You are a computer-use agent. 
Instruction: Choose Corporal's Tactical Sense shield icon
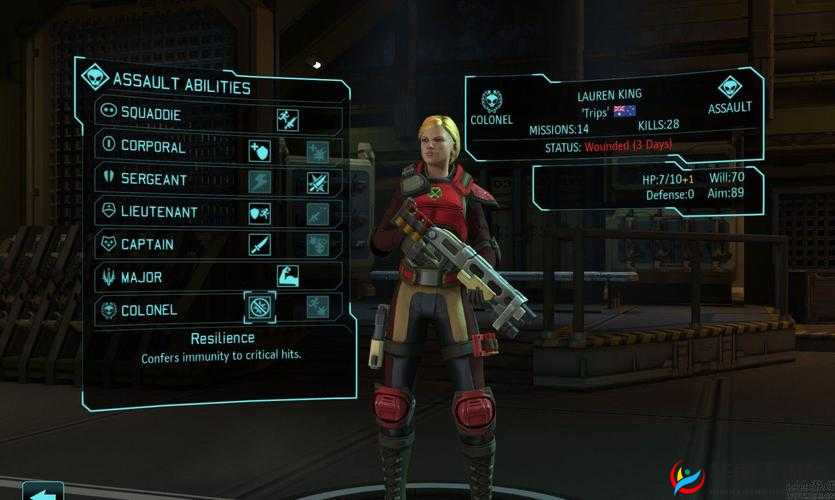259,152
